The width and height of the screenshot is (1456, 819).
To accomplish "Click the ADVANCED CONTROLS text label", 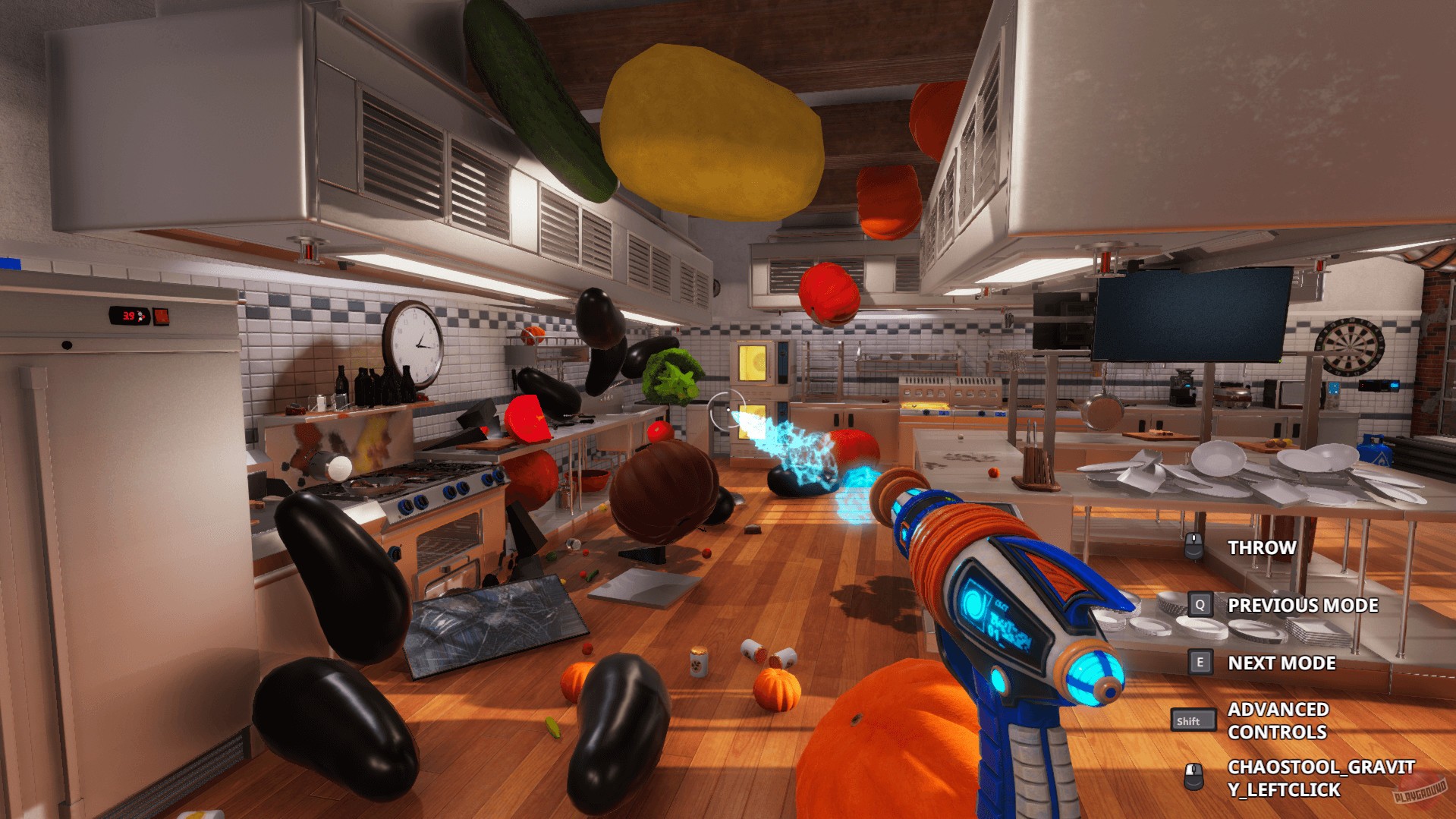I will pos(1278,720).
